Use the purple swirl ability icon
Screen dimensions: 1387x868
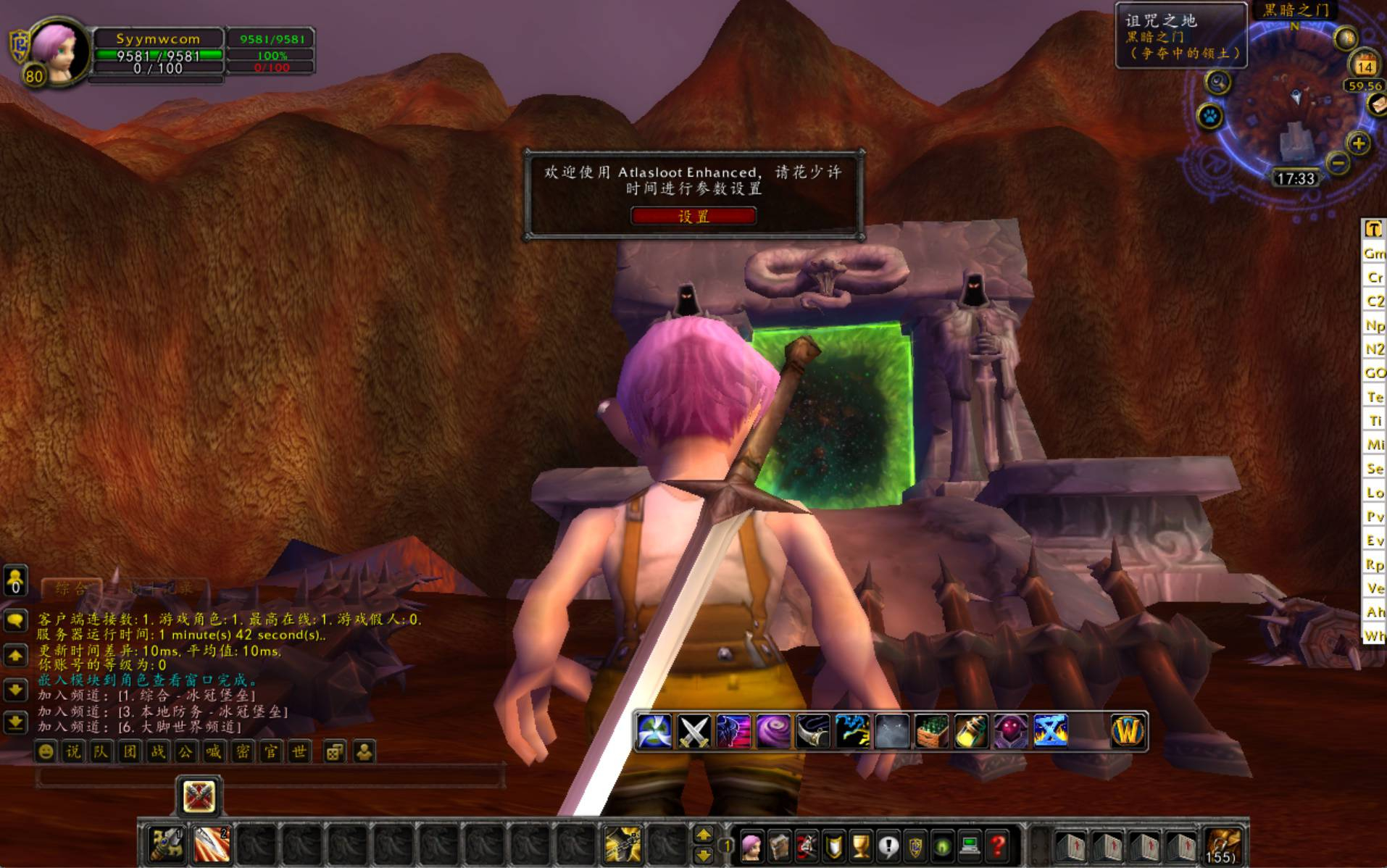tap(772, 731)
